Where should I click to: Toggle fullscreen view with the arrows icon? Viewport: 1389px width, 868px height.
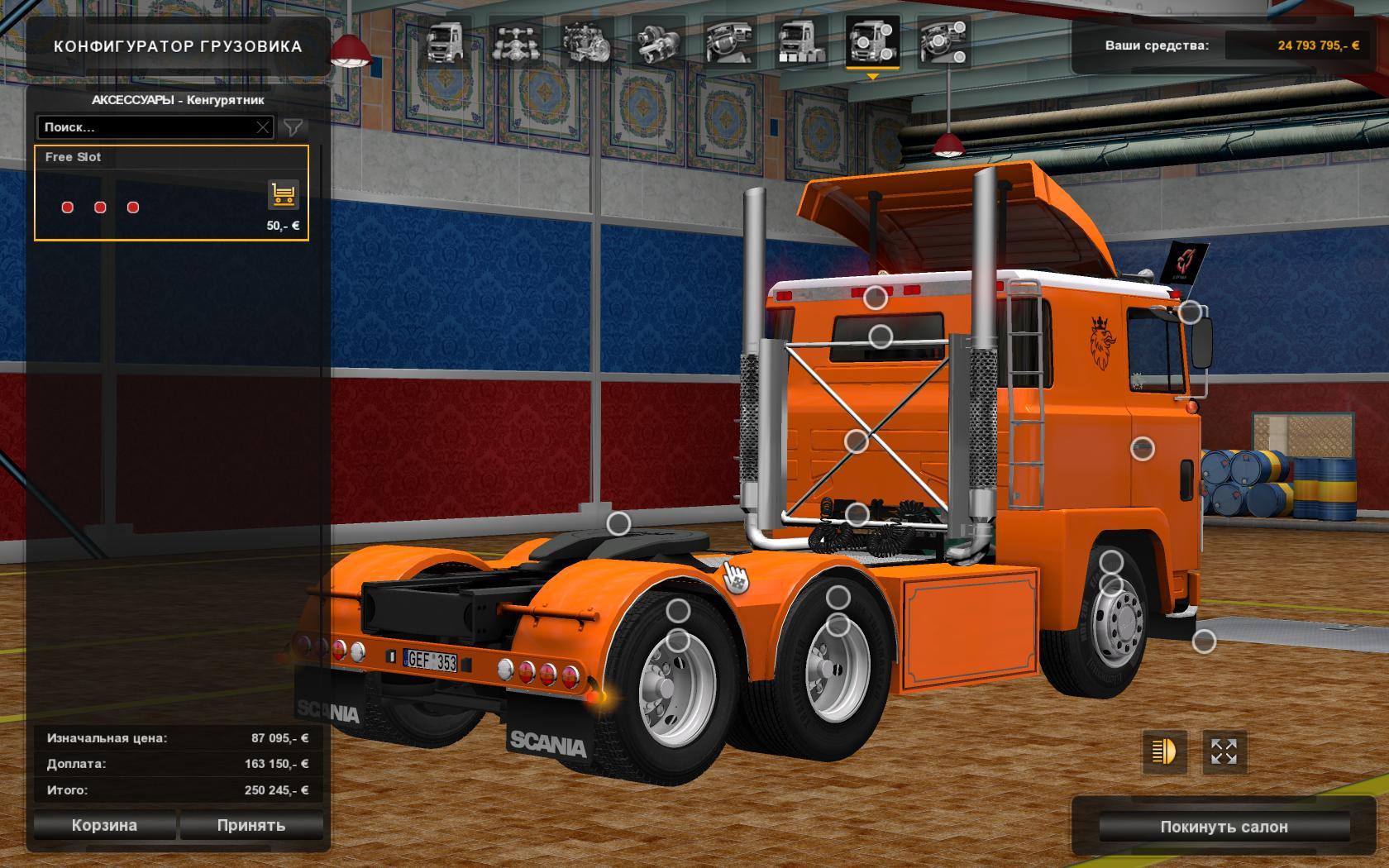1224,751
